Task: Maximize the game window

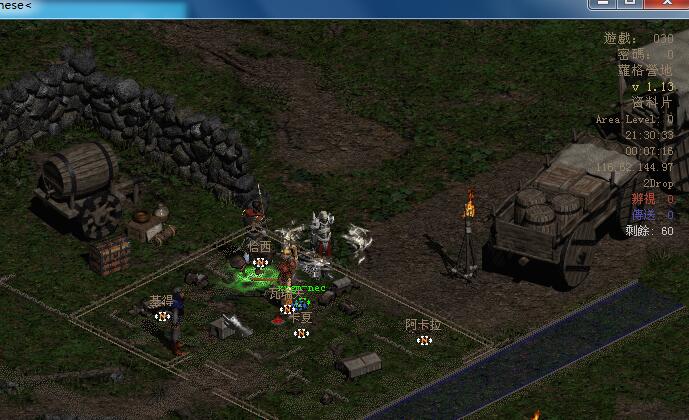Action: [631, 4]
